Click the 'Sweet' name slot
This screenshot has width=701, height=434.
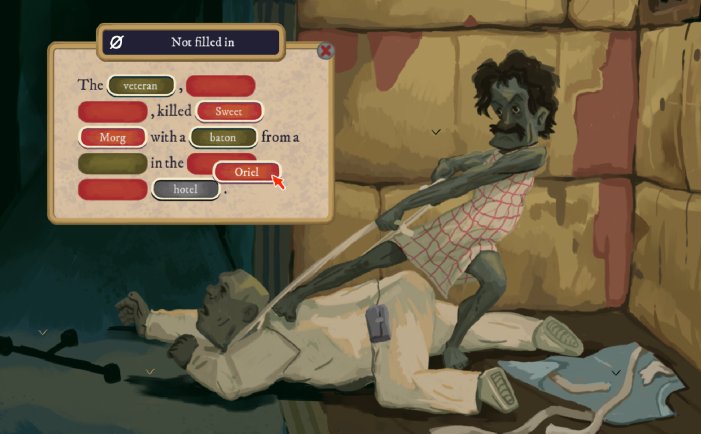coord(229,112)
